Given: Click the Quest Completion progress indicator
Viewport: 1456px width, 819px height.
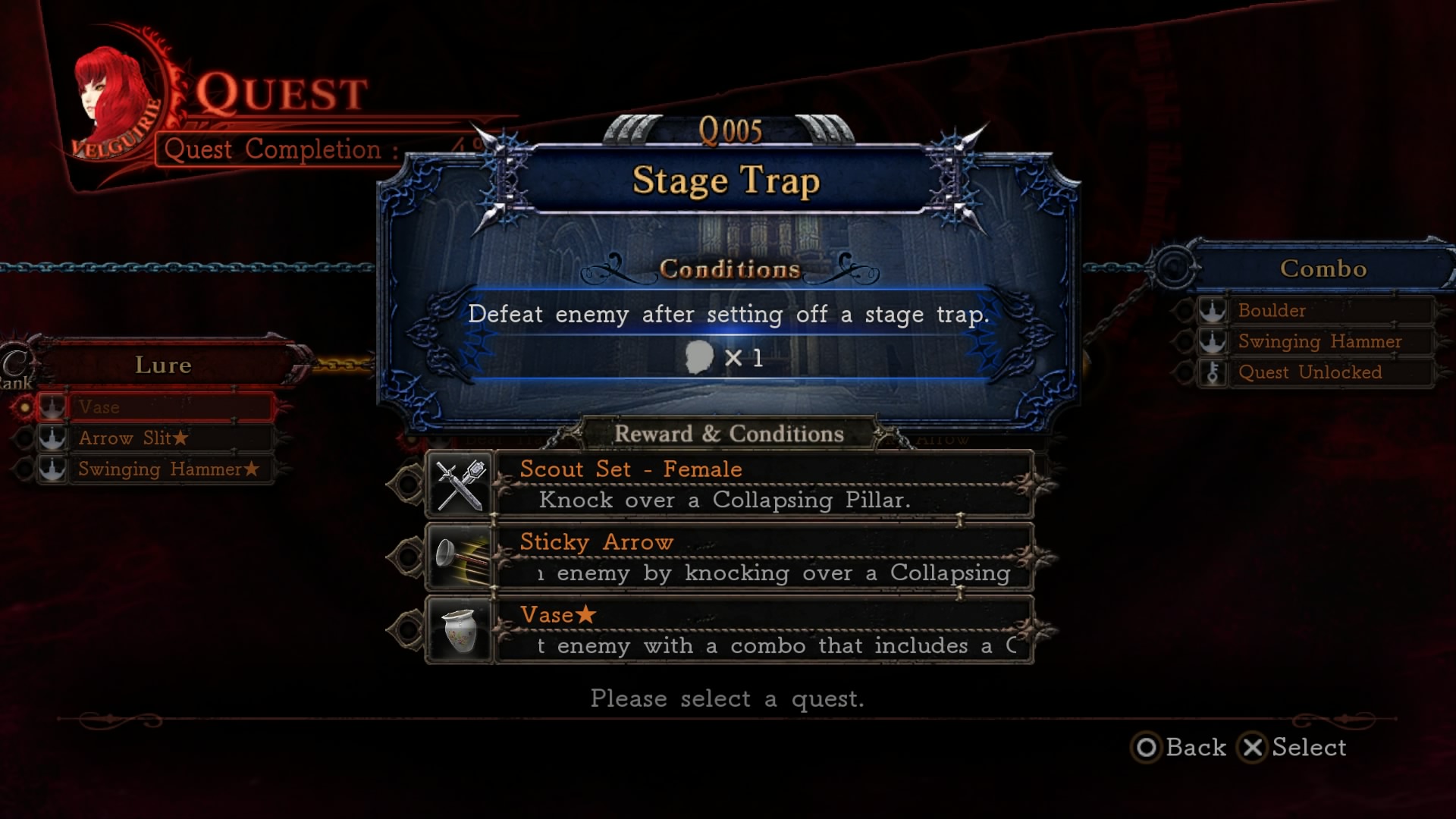Looking at the screenshot, I should point(281,149).
